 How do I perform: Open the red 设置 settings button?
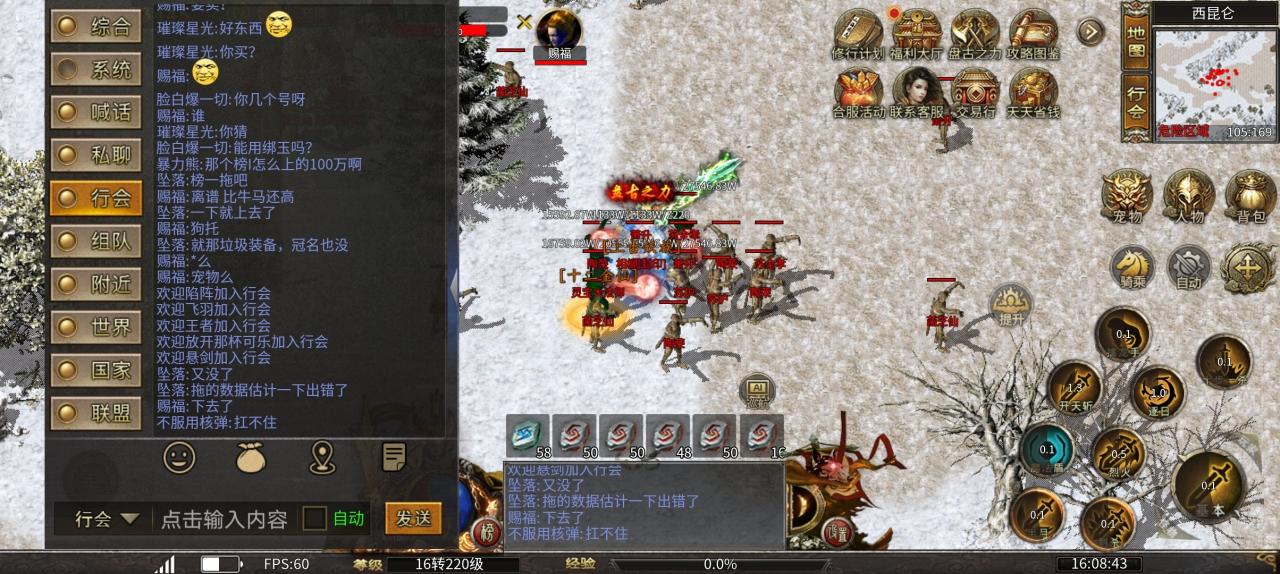[837, 532]
